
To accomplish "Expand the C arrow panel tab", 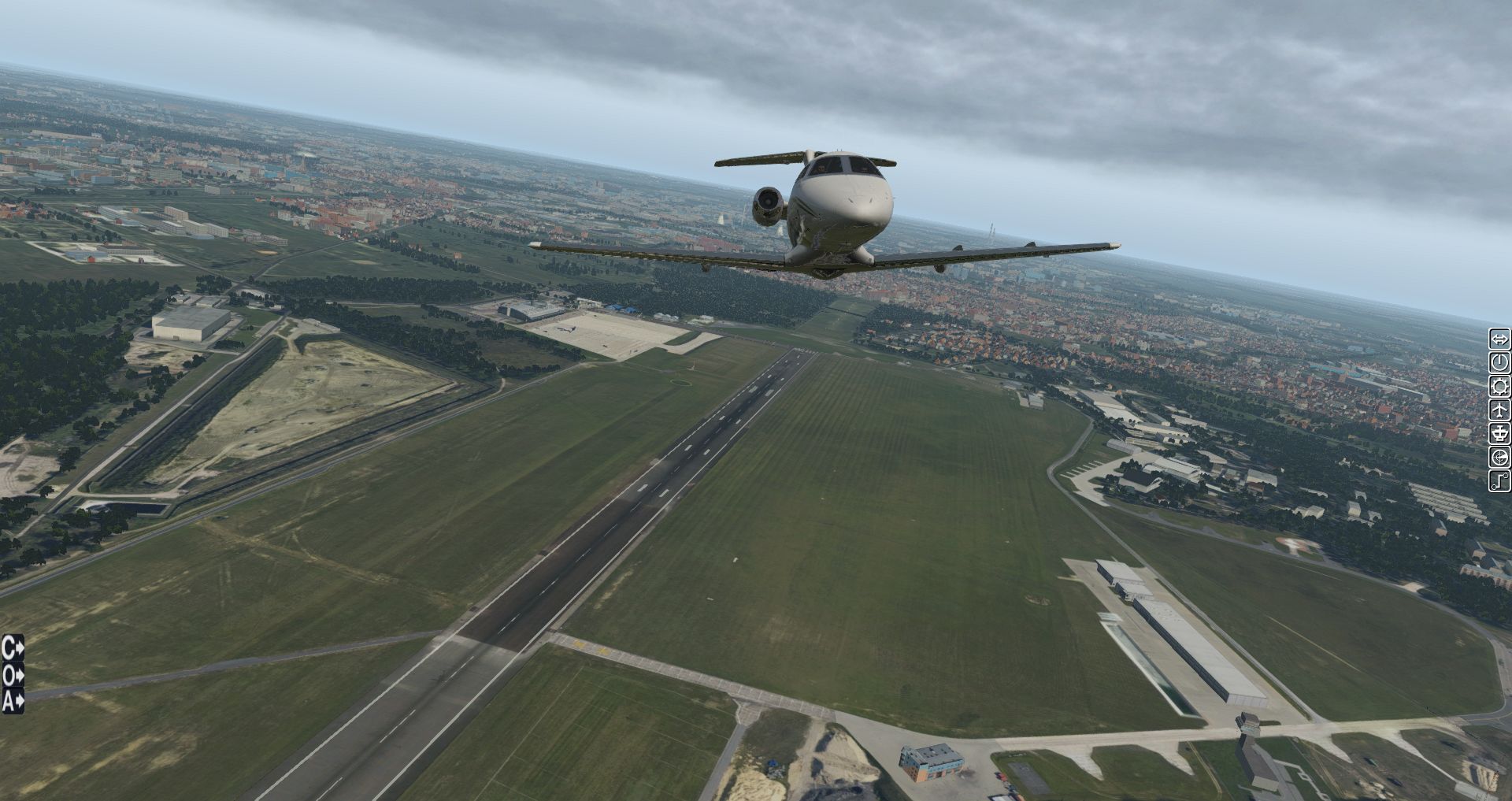I will tap(13, 648).
